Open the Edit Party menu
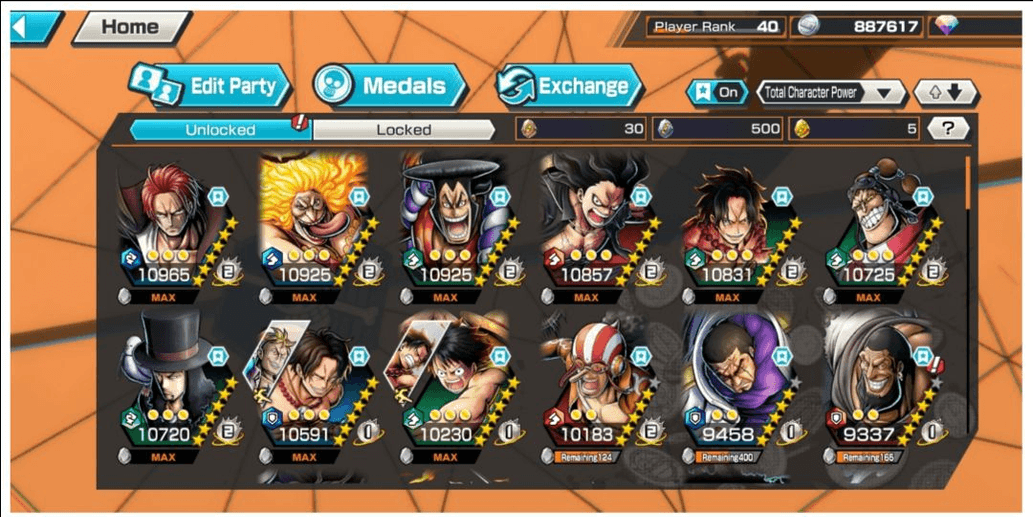This screenshot has width=1033, height=517. (x=210, y=86)
